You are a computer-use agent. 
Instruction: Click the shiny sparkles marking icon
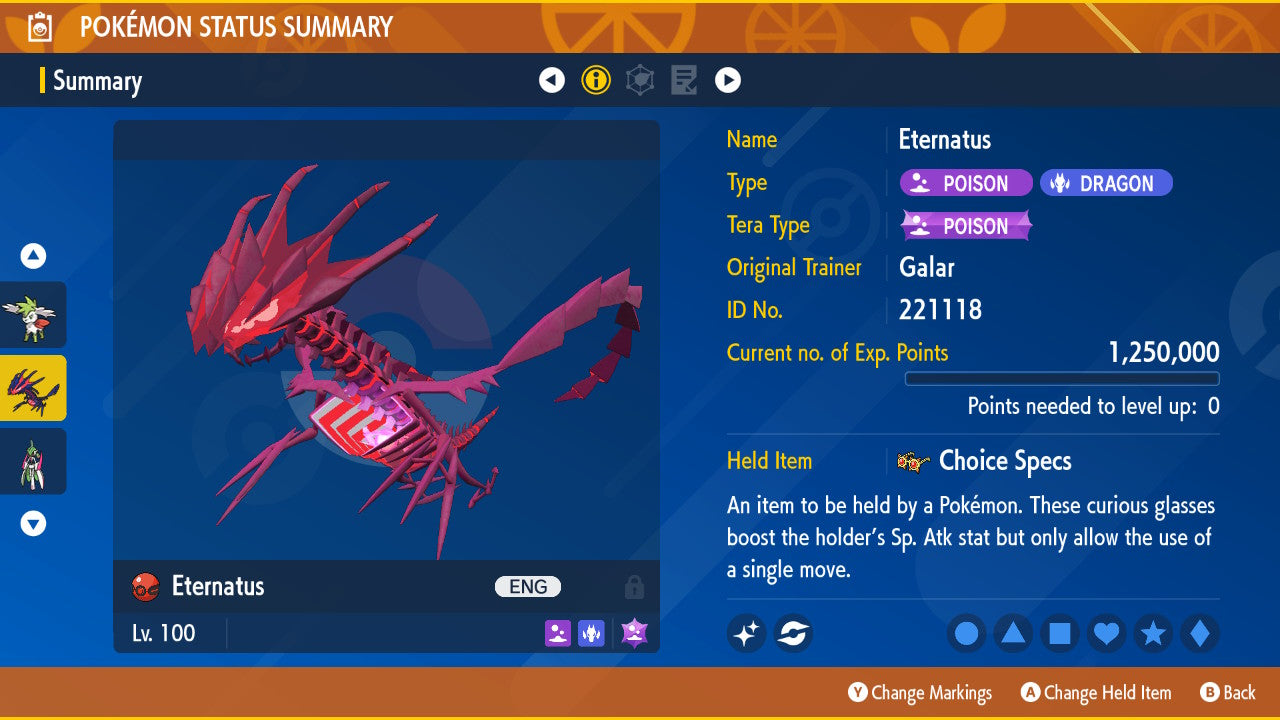746,633
